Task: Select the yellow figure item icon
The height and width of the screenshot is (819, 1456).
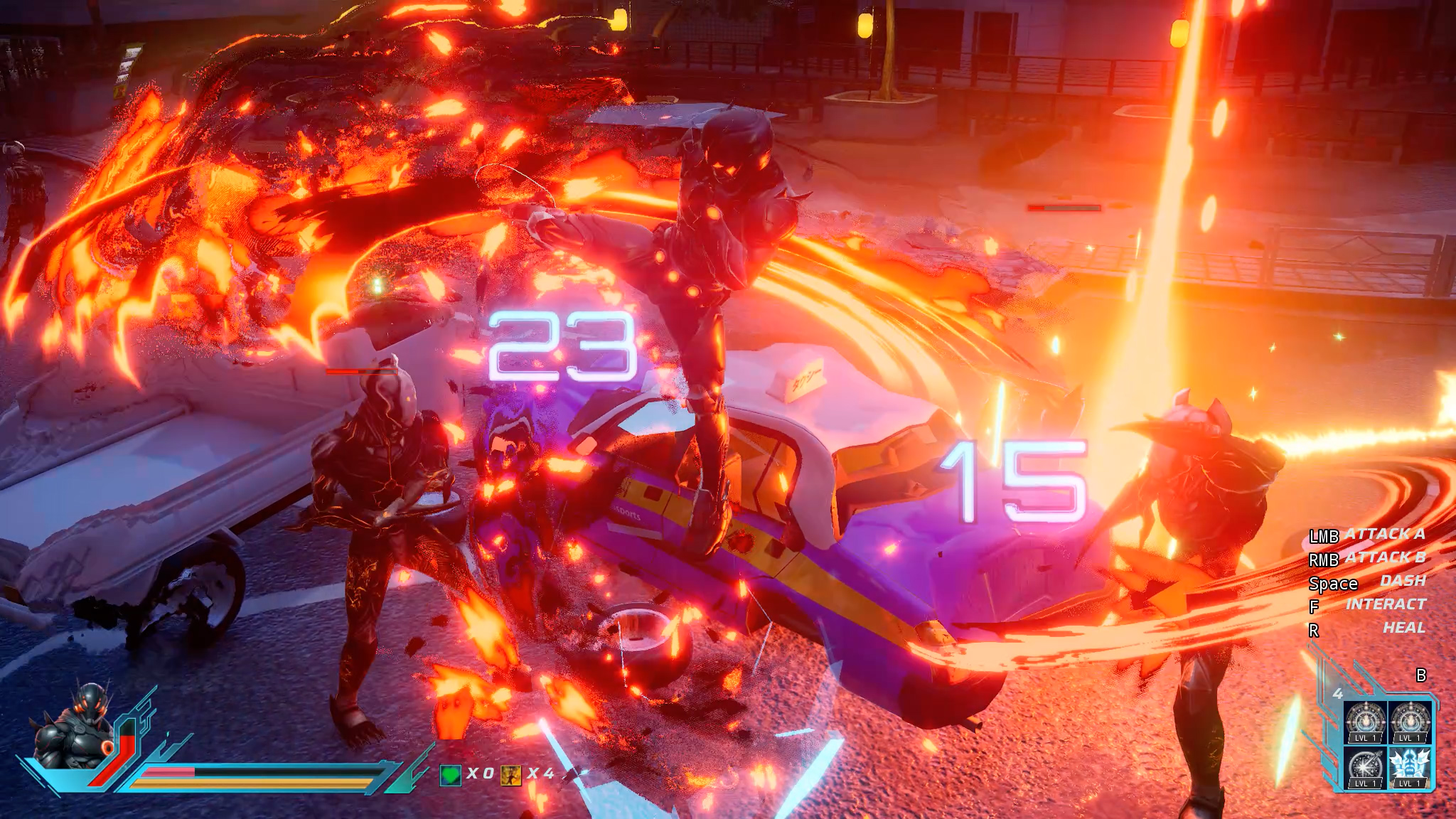Action: [510, 774]
